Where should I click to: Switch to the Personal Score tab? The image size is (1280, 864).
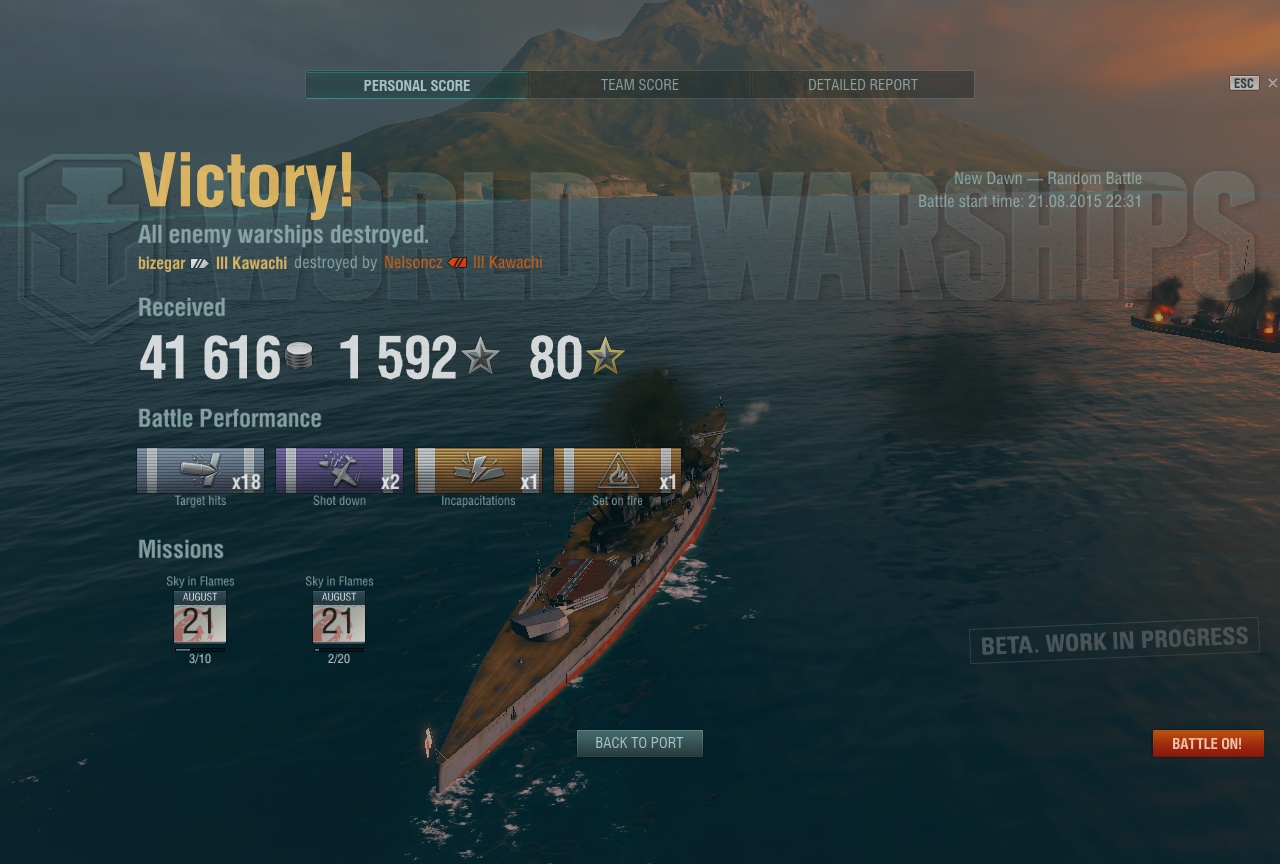click(x=416, y=85)
